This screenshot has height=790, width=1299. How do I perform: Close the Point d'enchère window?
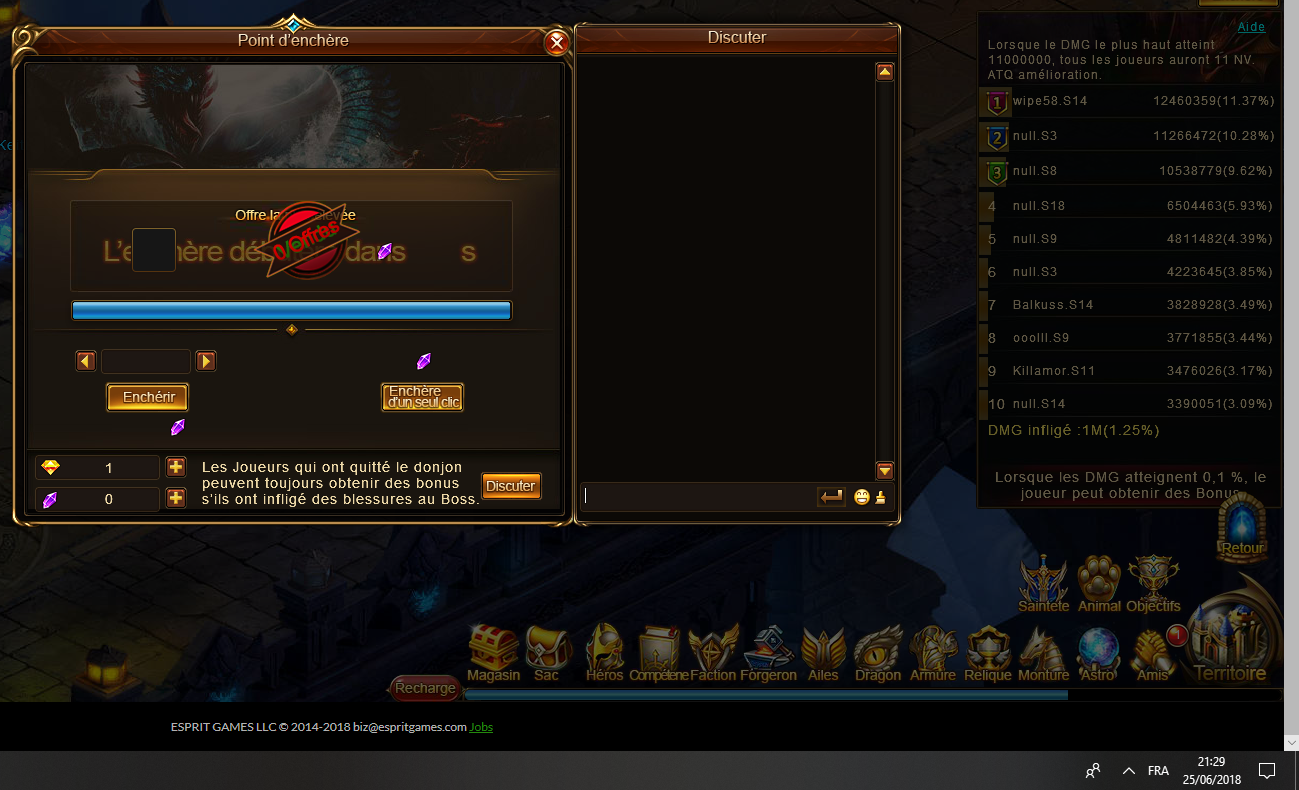[557, 43]
